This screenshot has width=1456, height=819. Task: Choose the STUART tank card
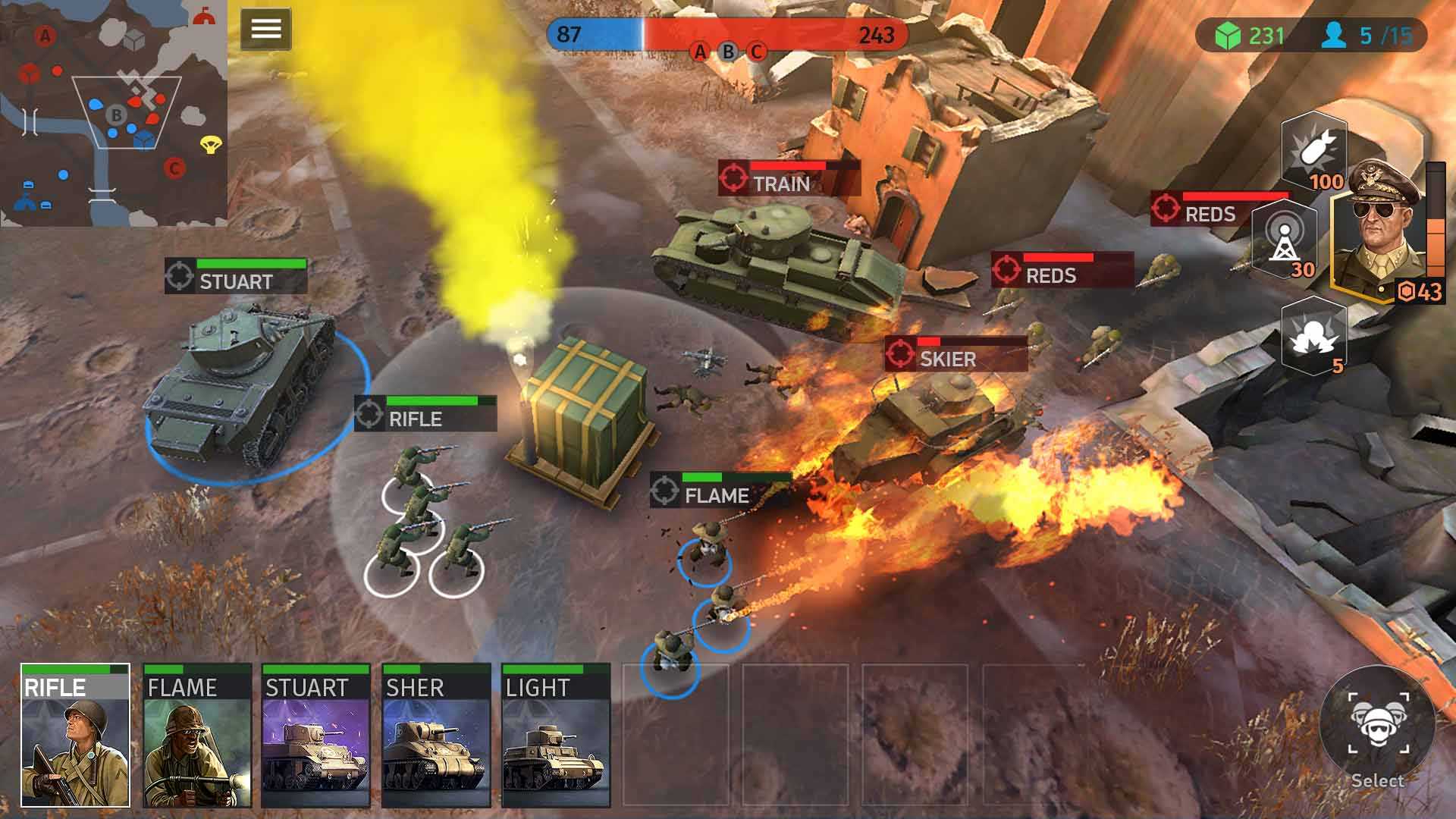315,736
